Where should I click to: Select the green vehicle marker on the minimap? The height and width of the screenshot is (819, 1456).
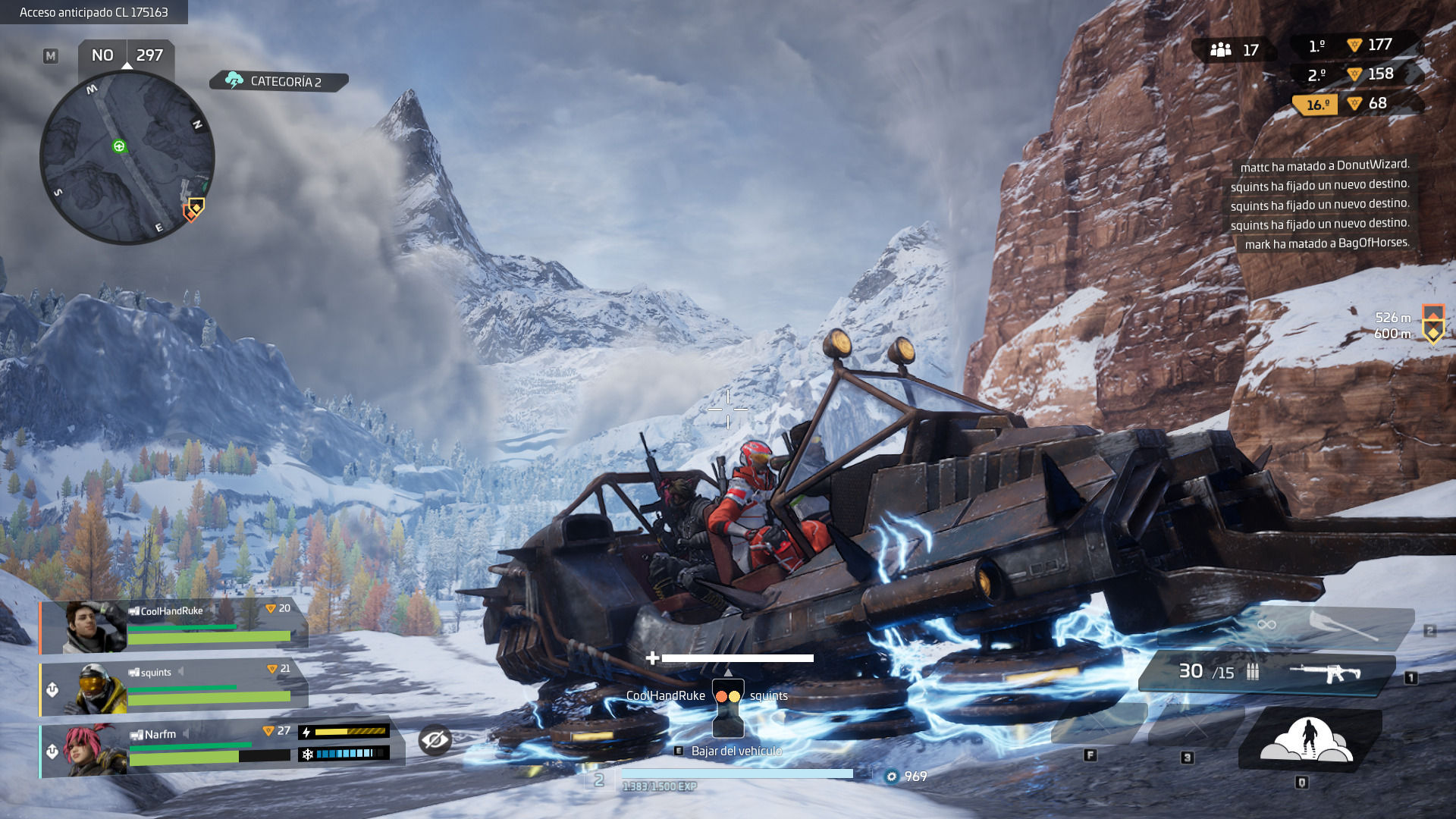pyautogui.click(x=119, y=146)
